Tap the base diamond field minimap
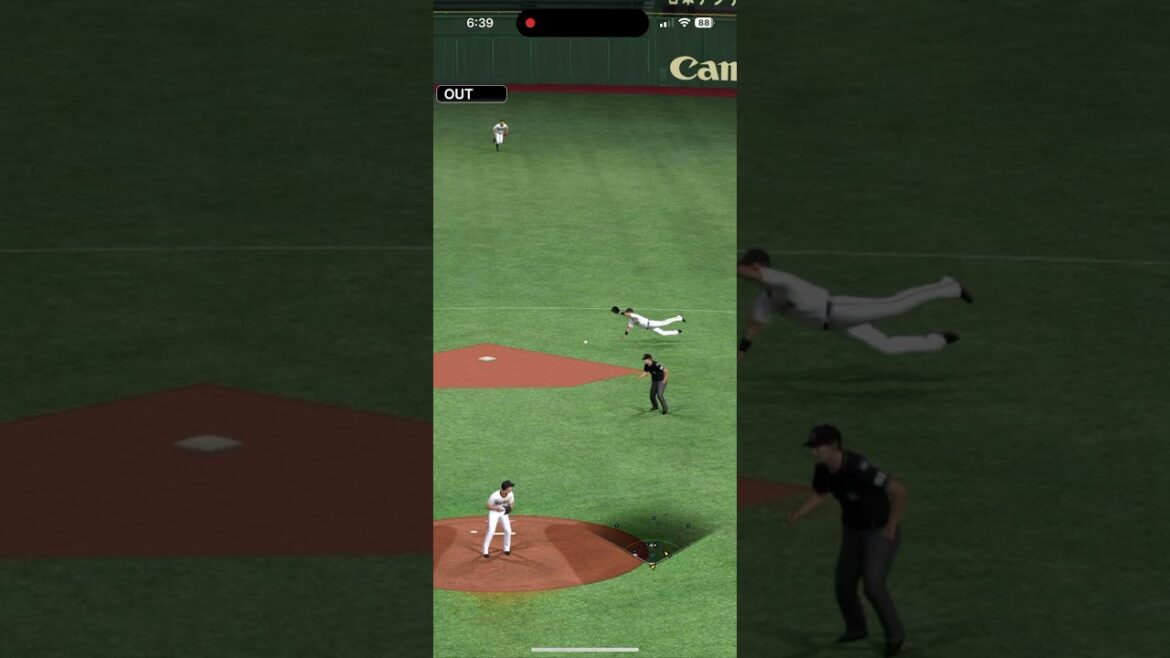Image resolution: width=1170 pixels, height=658 pixels. point(652,545)
